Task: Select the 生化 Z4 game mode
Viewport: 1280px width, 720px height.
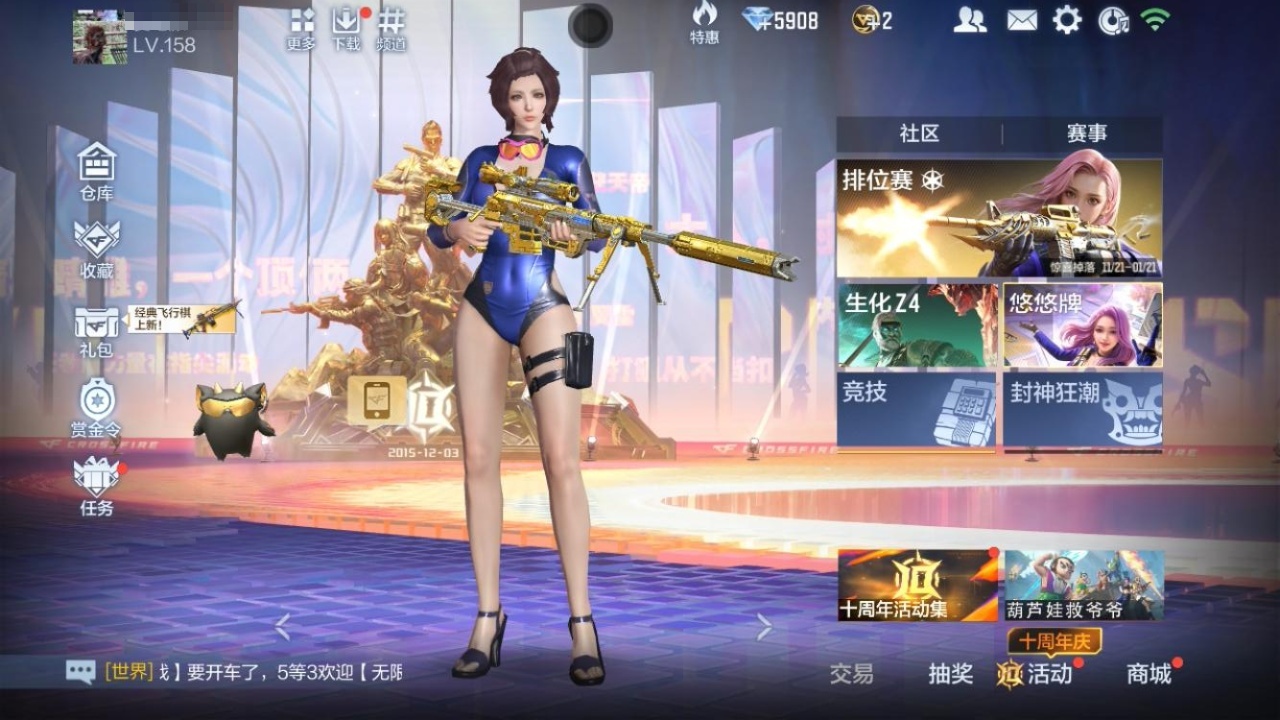Action: tap(917, 325)
